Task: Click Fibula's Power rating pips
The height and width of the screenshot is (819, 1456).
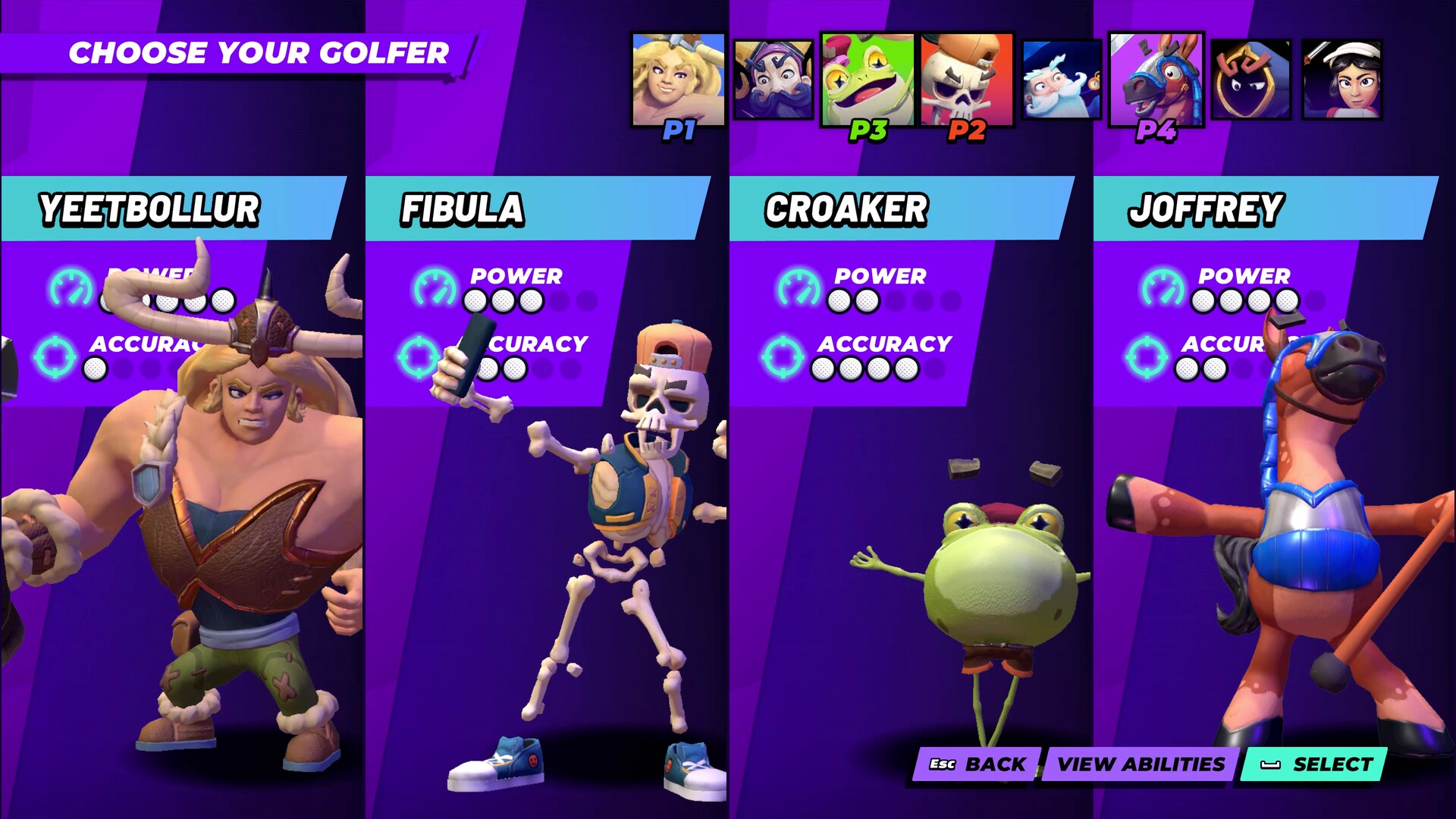Action: click(504, 300)
